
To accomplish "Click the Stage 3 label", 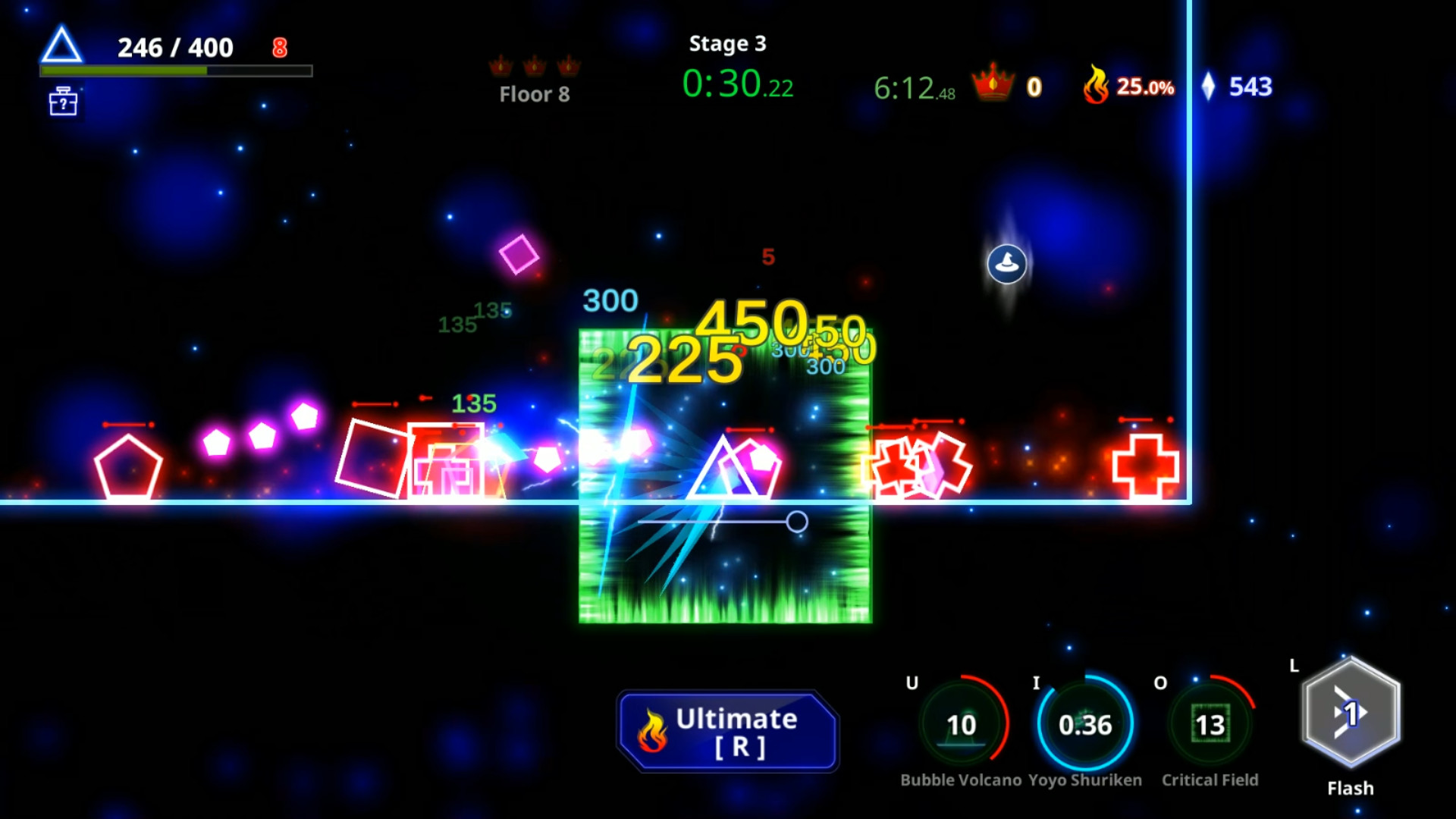I will (x=727, y=44).
